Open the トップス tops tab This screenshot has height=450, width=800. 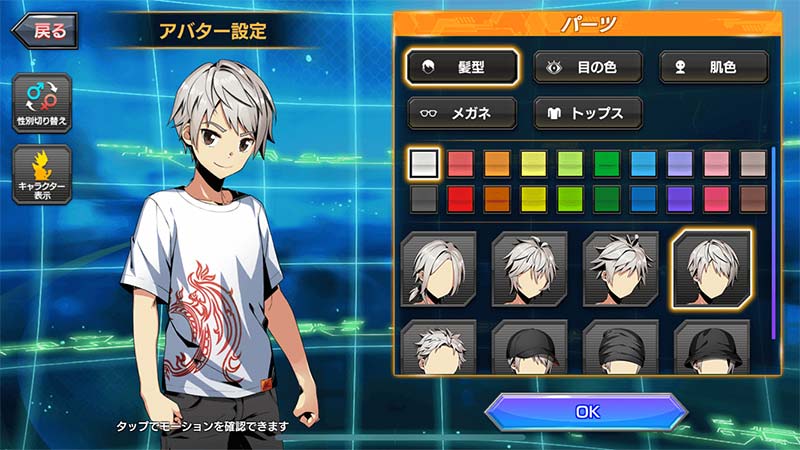tap(588, 113)
